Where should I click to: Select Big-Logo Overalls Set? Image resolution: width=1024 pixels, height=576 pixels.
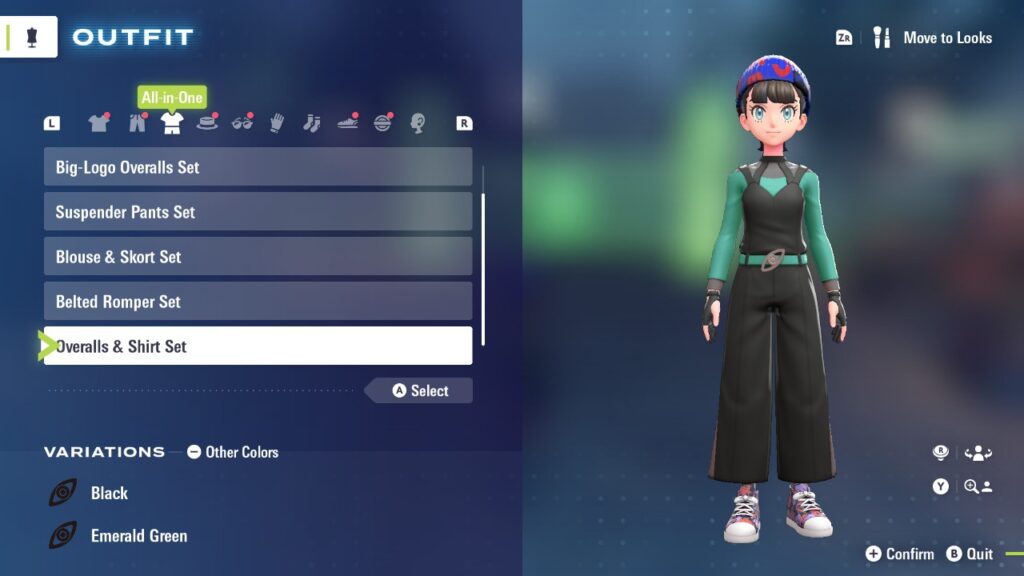click(257, 167)
